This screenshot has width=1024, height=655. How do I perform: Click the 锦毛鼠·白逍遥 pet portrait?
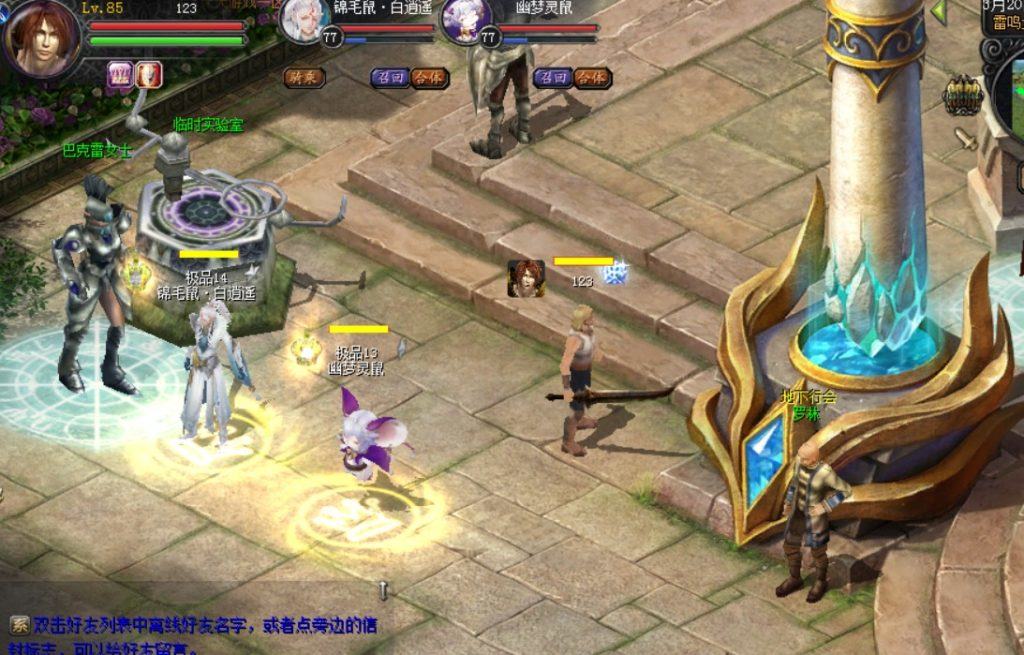click(304, 22)
